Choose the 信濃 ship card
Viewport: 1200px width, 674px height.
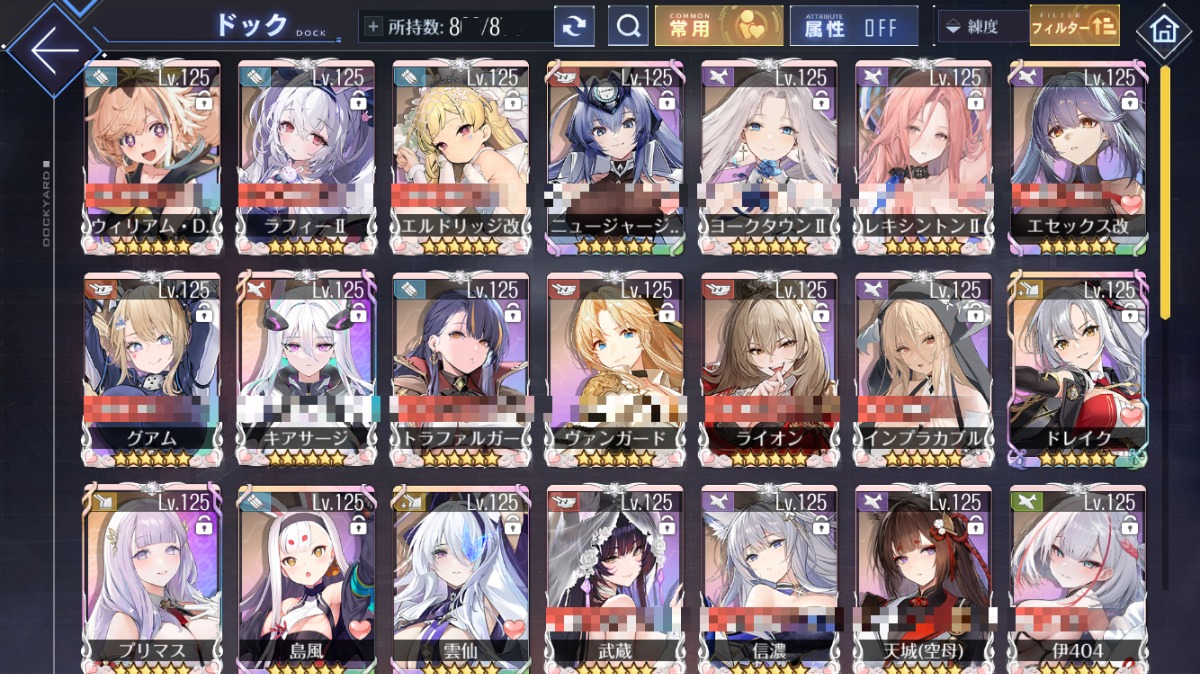[x=769, y=578]
